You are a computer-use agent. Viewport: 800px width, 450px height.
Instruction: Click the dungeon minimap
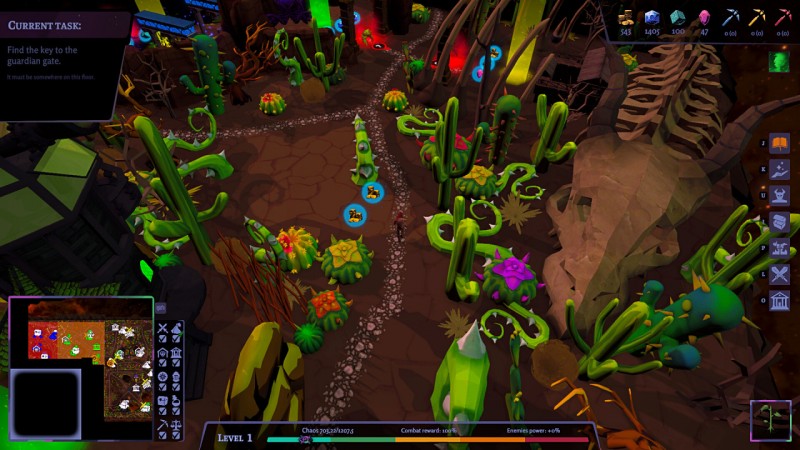80,342
